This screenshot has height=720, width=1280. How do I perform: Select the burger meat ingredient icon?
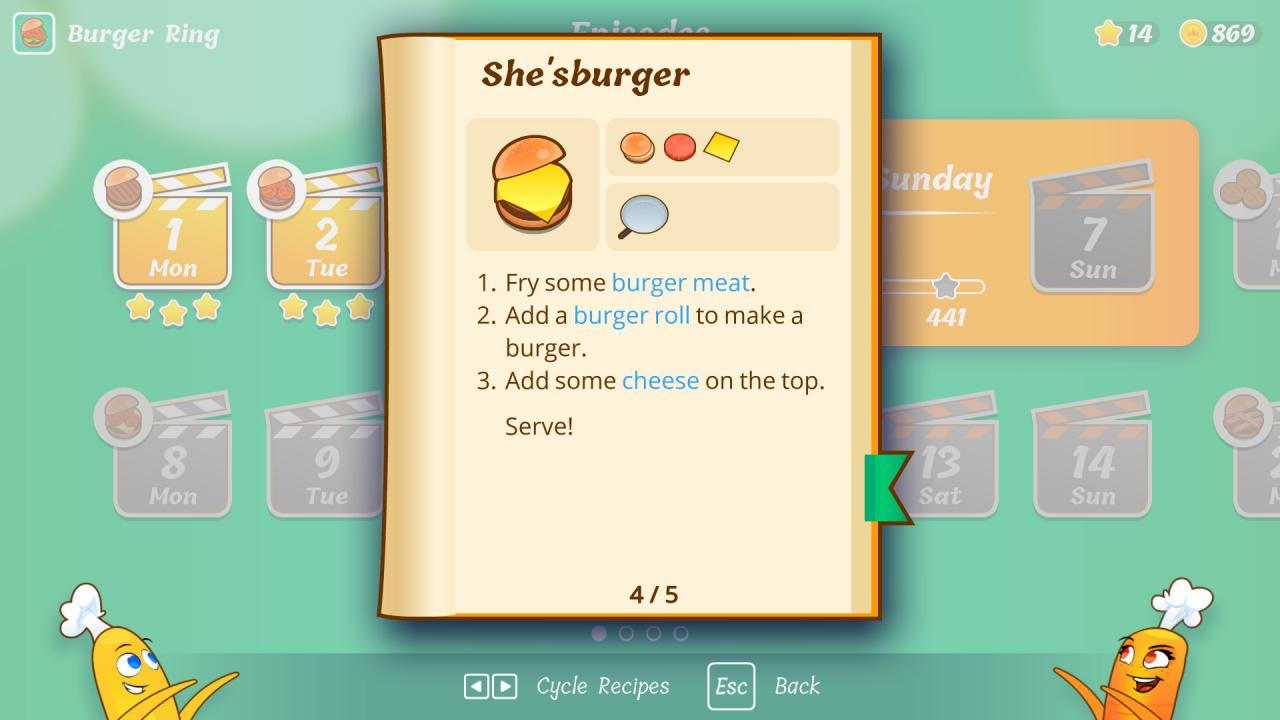coord(680,147)
